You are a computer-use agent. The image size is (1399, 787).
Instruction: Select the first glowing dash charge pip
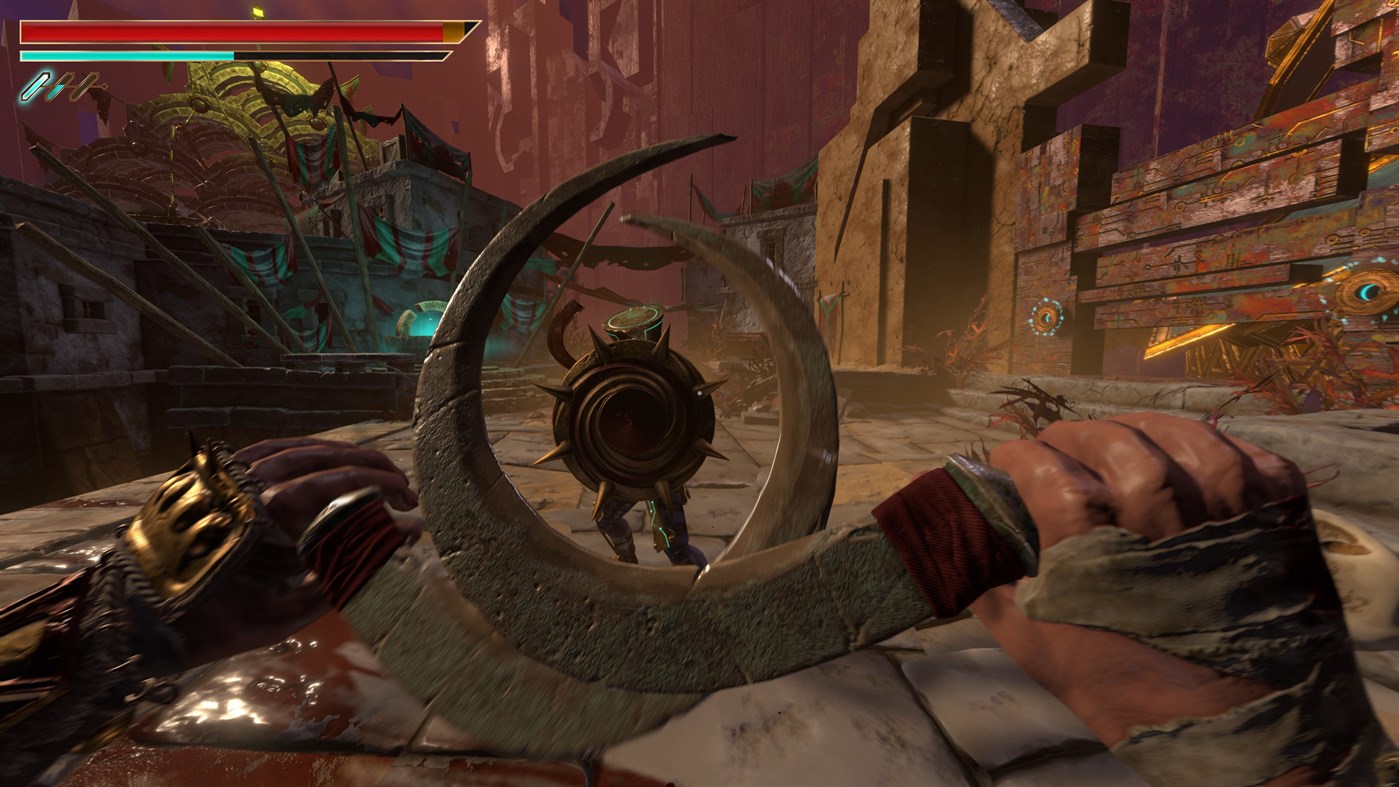coord(36,87)
